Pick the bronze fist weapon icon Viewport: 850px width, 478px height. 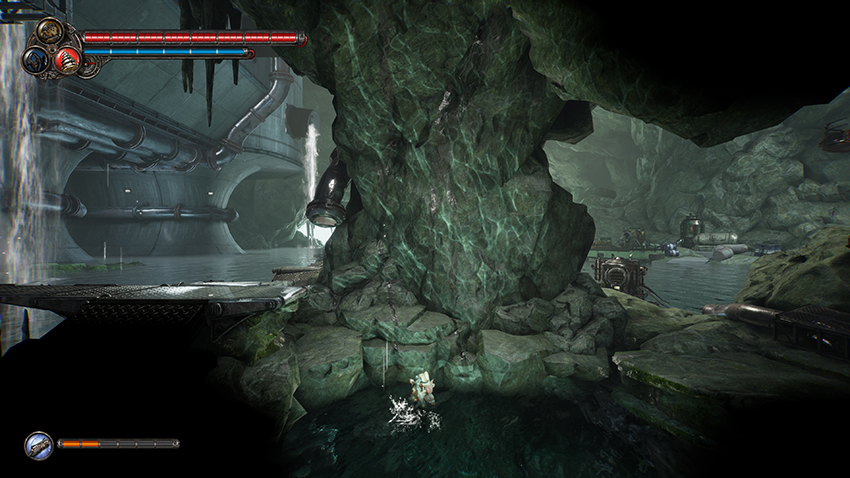coord(49,34)
